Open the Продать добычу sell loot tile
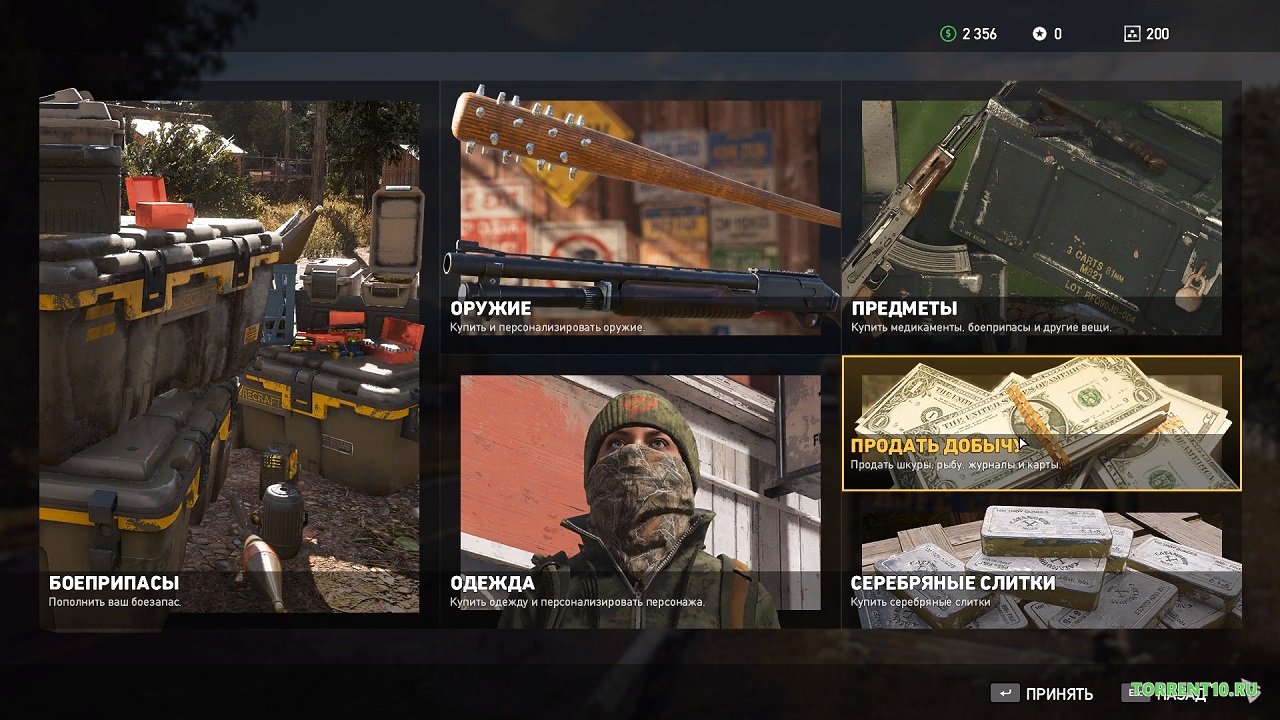1280x720 pixels. [x=1041, y=423]
